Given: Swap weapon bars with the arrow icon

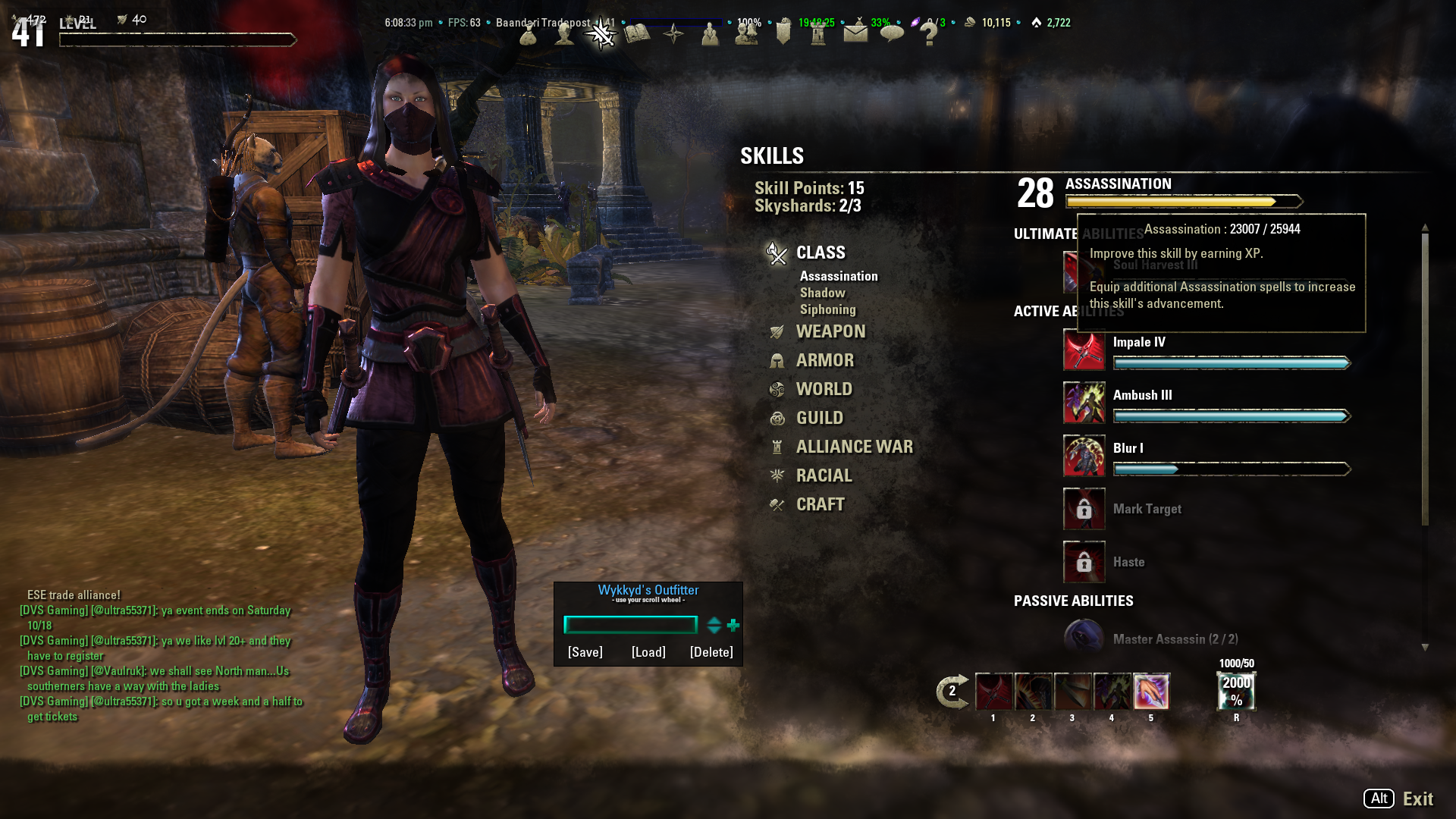Looking at the screenshot, I should 952,691.
